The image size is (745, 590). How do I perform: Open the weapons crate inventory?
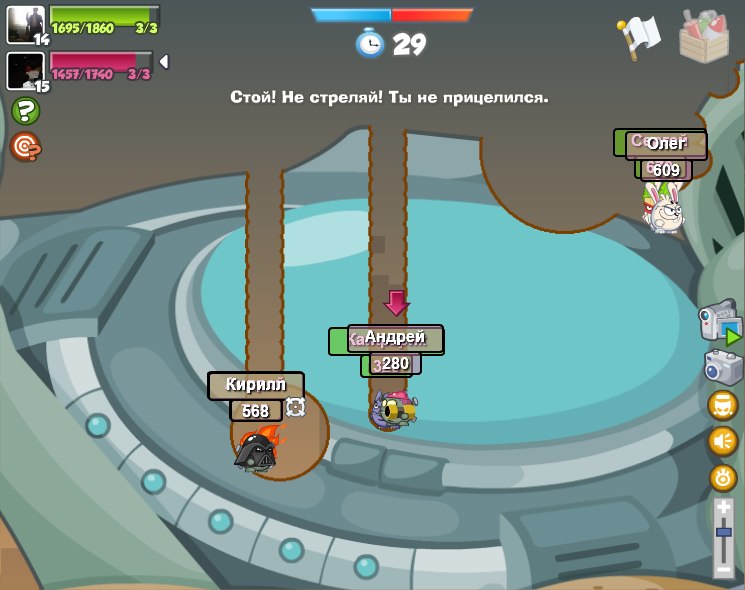point(704,36)
